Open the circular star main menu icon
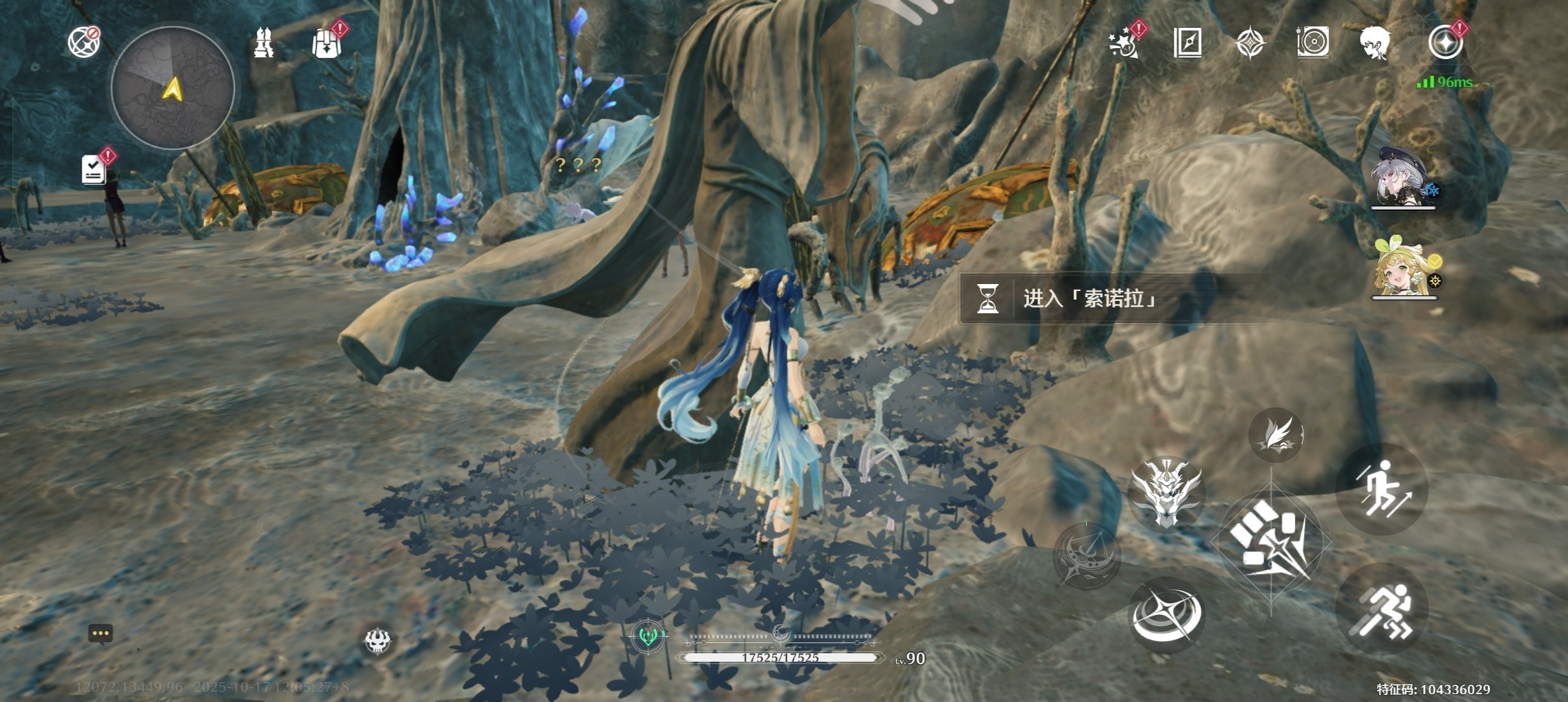 click(1445, 43)
